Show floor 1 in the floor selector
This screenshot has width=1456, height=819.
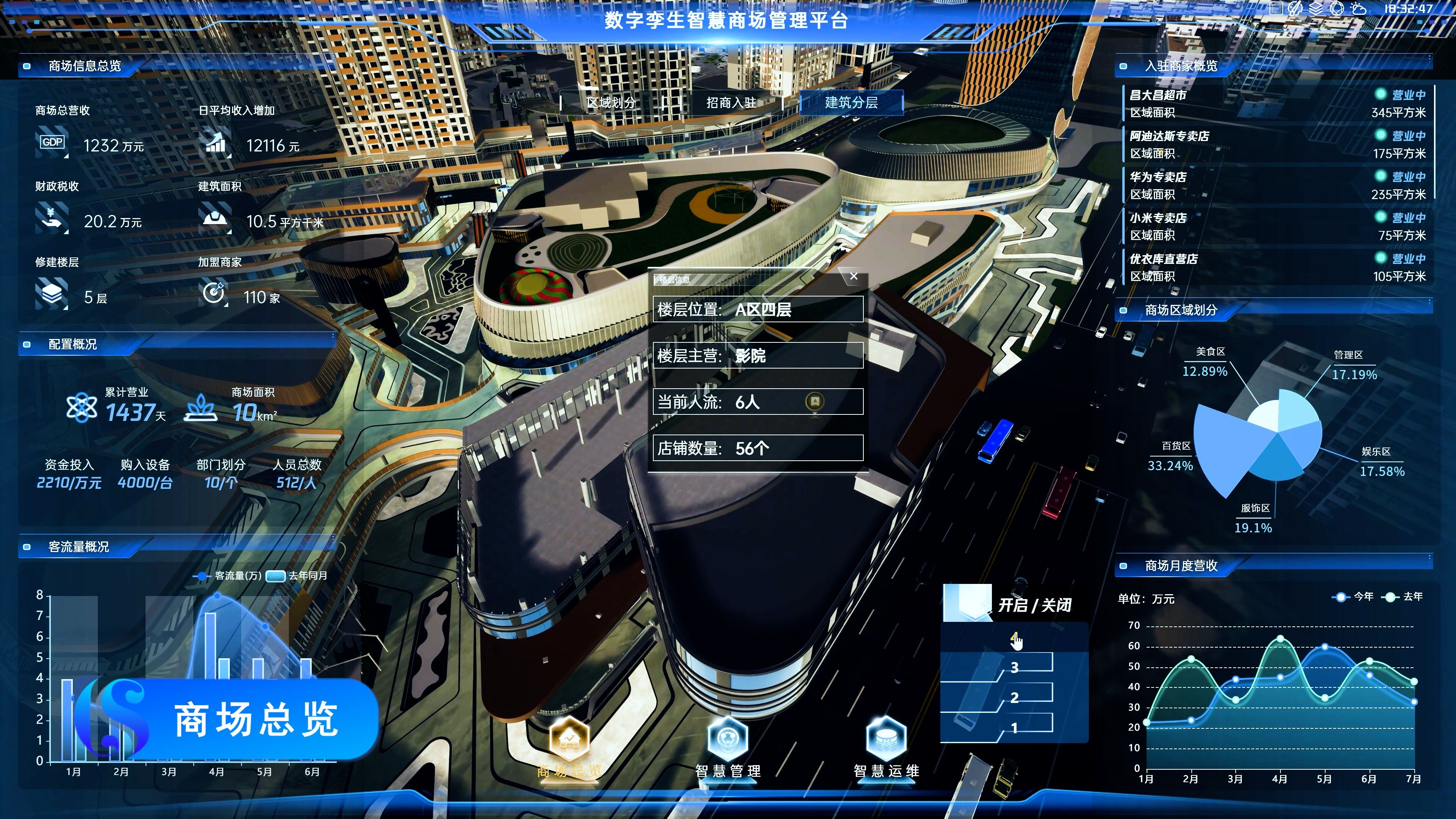coord(1015,728)
